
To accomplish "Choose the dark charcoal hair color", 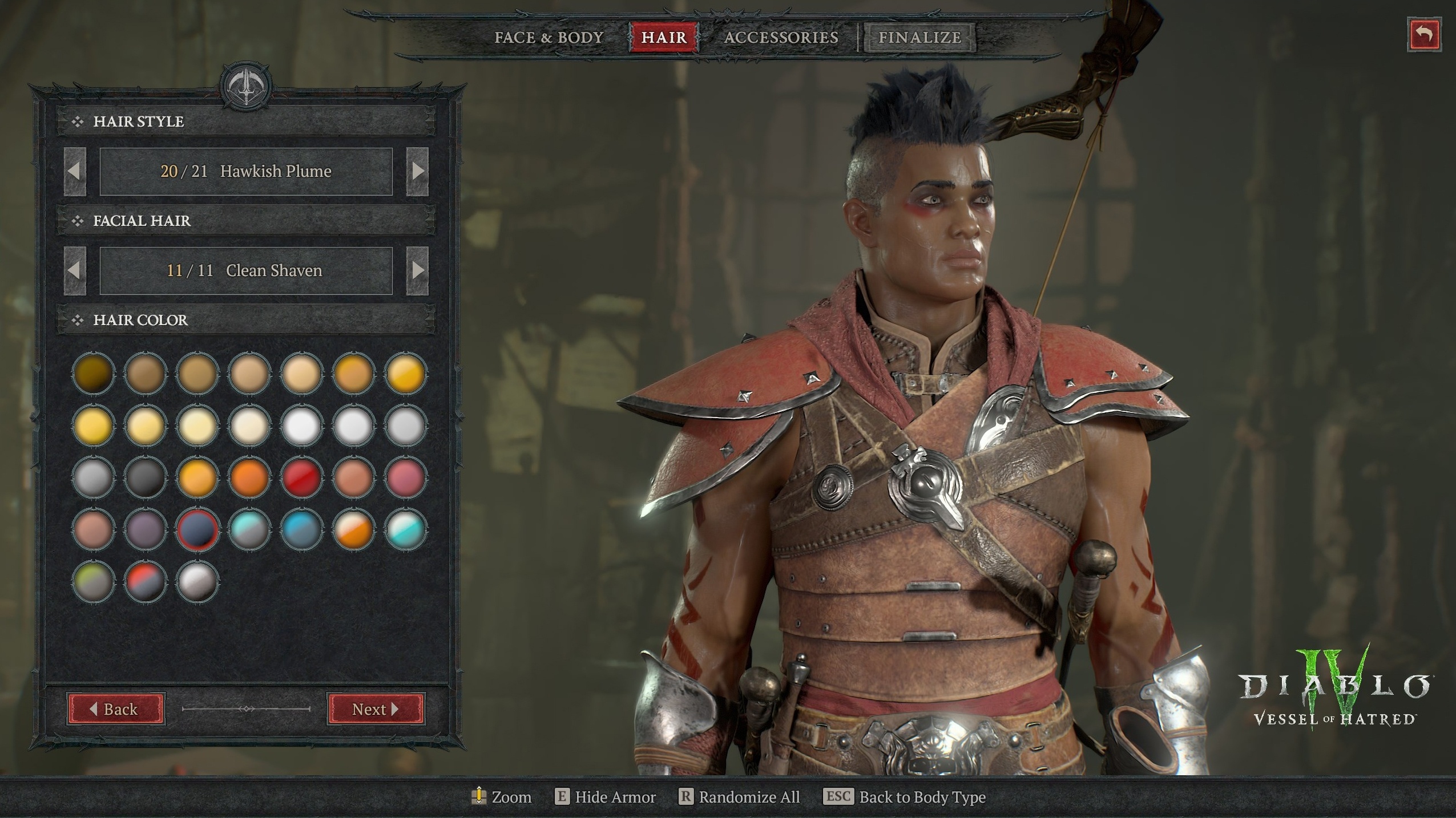I will pos(145,477).
